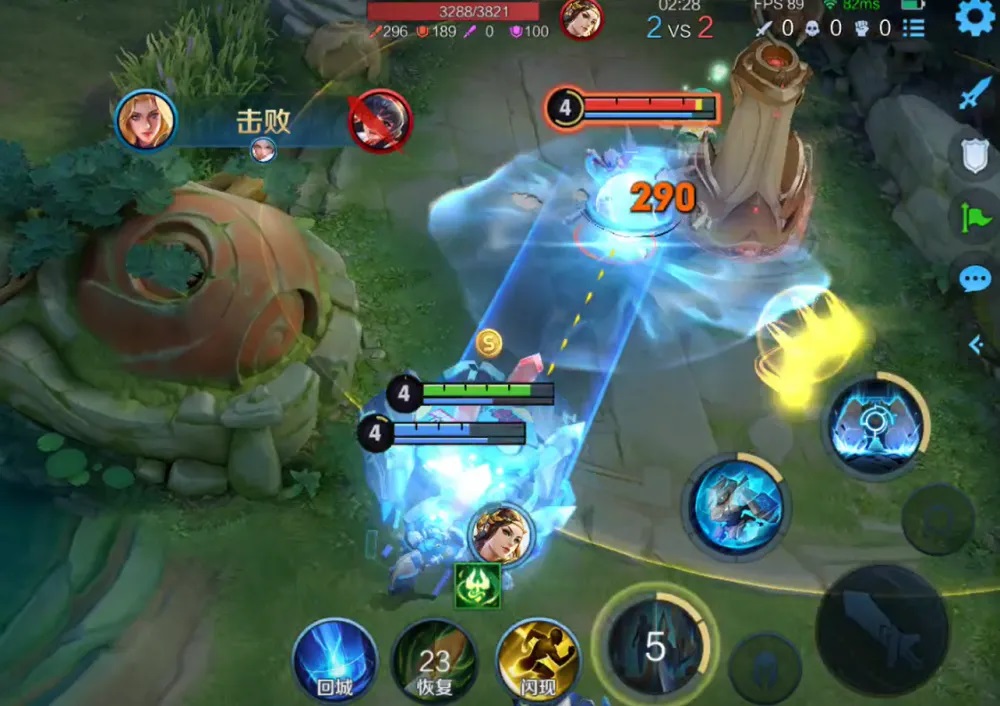
Task: Collapse the side signal panel arrow
Action: click(977, 345)
